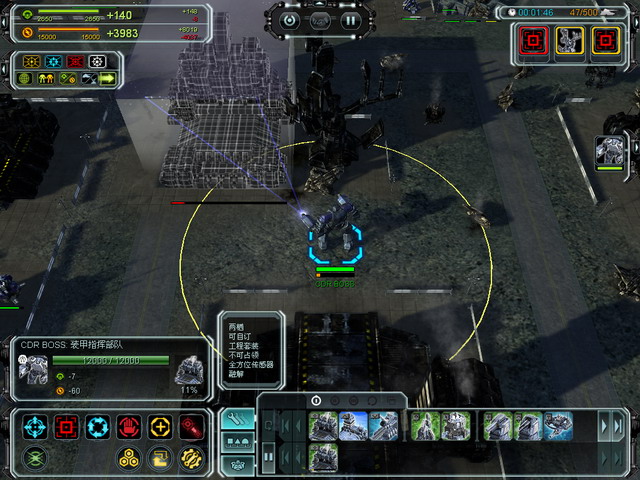The width and height of the screenshot is (640, 480).
Task: Activate the yellow upgrade arrow icon
Action: (160, 459)
